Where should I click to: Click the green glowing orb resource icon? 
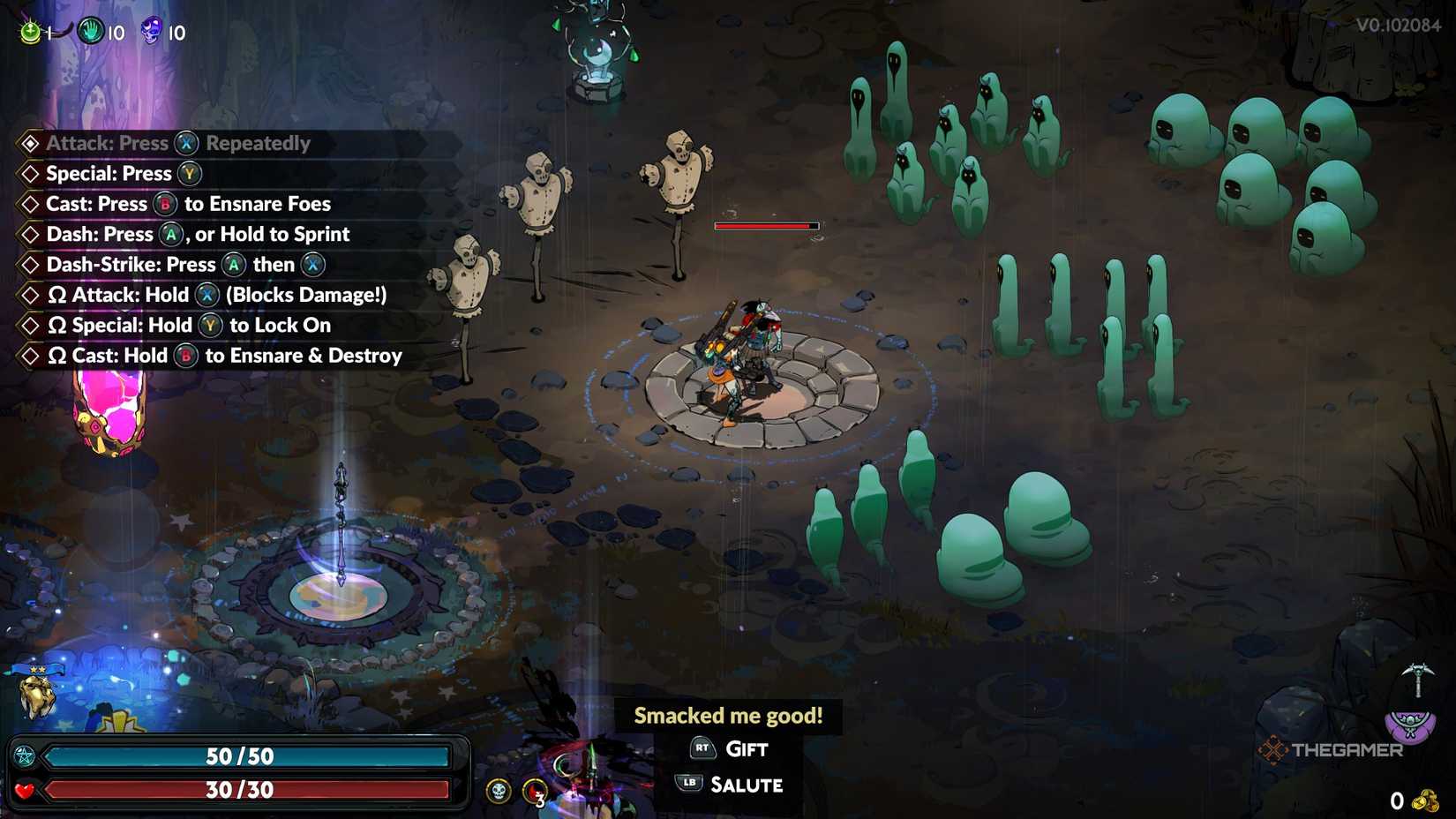point(31,33)
